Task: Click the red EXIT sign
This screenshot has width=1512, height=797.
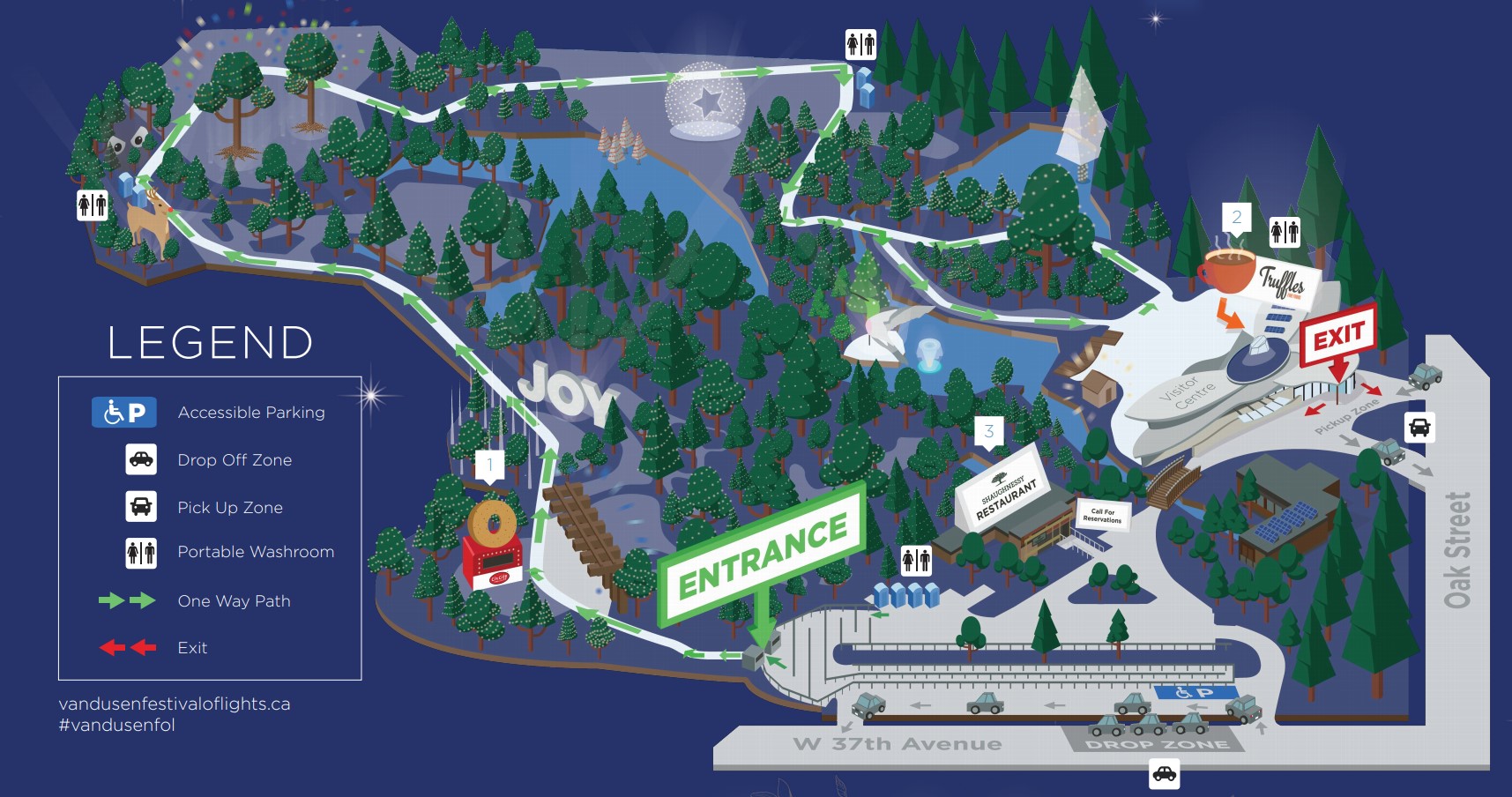Action: point(1338,336)
